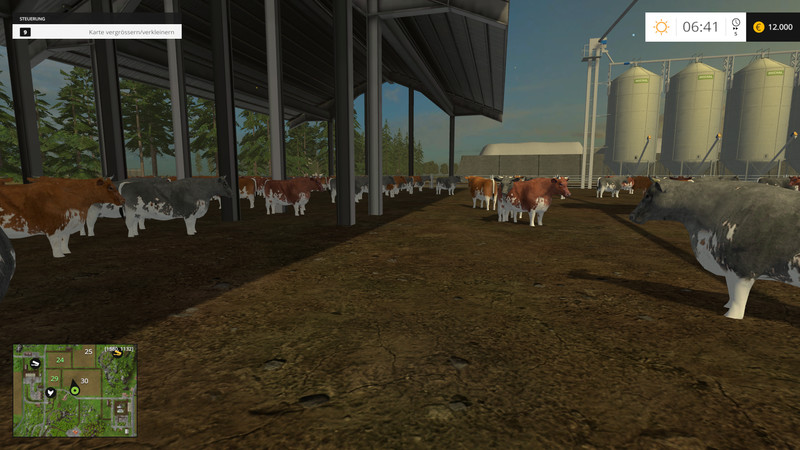800x450 pixels.
Task: Select field 25 on the minimap
Action: [88, 352]
